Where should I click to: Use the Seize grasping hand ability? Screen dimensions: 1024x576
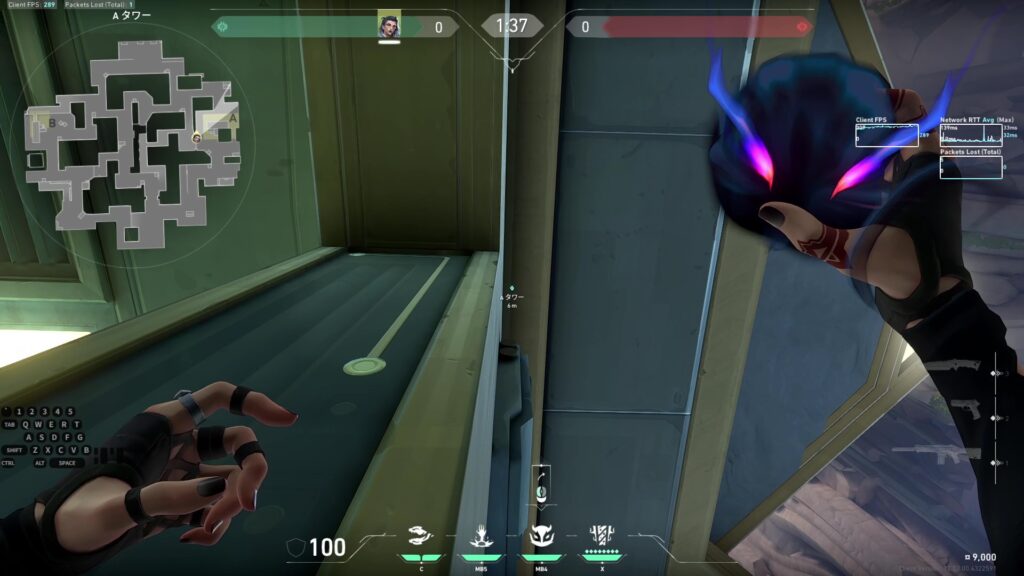click(x=481, y=536)
